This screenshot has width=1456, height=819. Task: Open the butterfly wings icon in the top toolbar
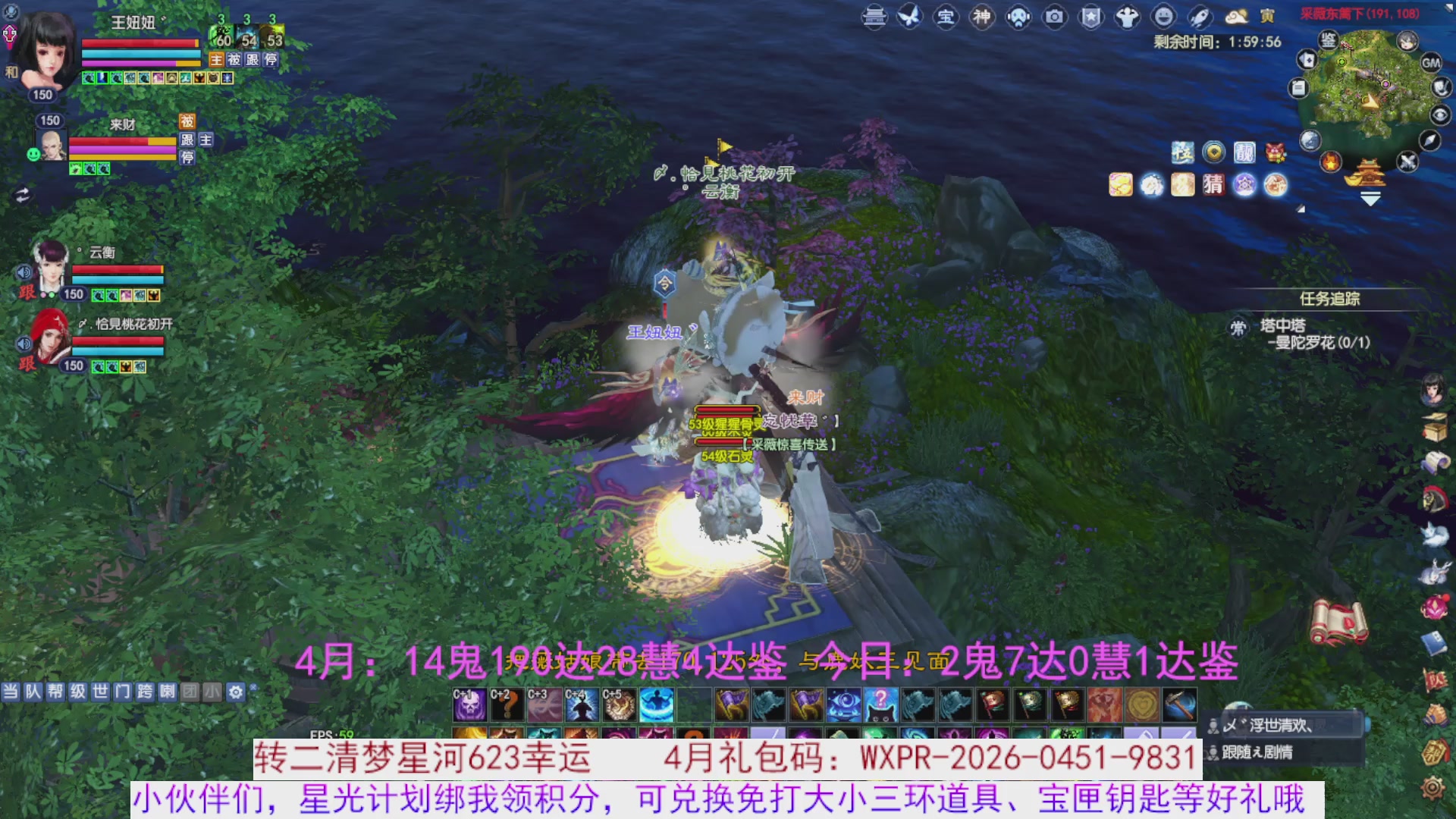click(911, 17)
